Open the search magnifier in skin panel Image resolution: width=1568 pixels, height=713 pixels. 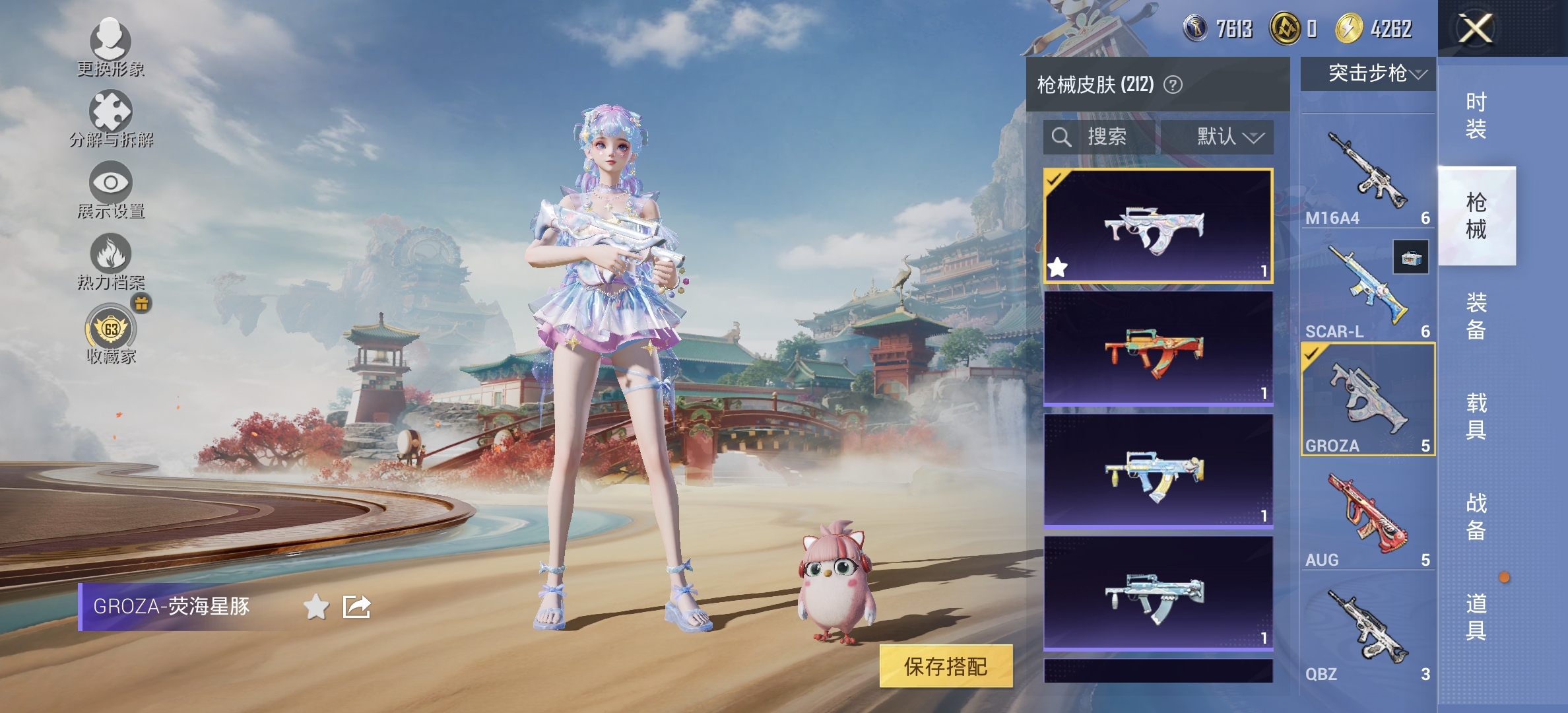(x=1061, y=137)
